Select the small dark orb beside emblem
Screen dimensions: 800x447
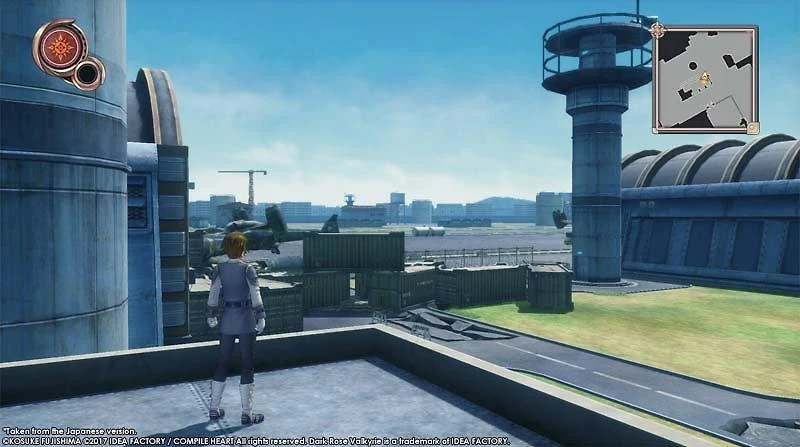coord(90,72)
